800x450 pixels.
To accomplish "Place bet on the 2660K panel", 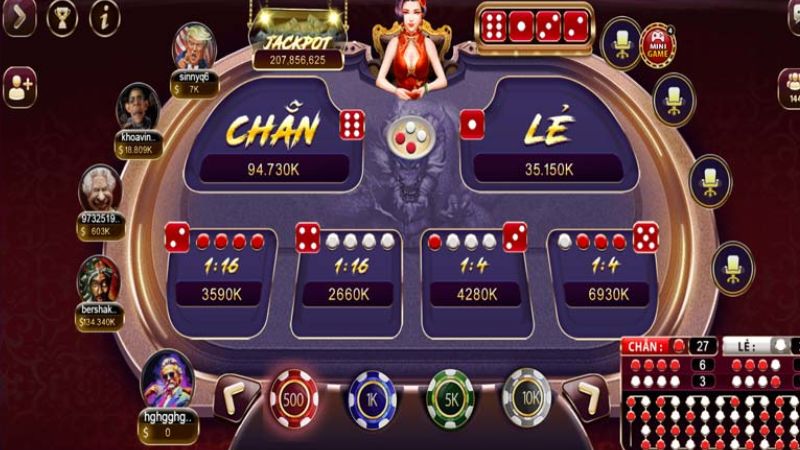I will click(x=347, y=277).
